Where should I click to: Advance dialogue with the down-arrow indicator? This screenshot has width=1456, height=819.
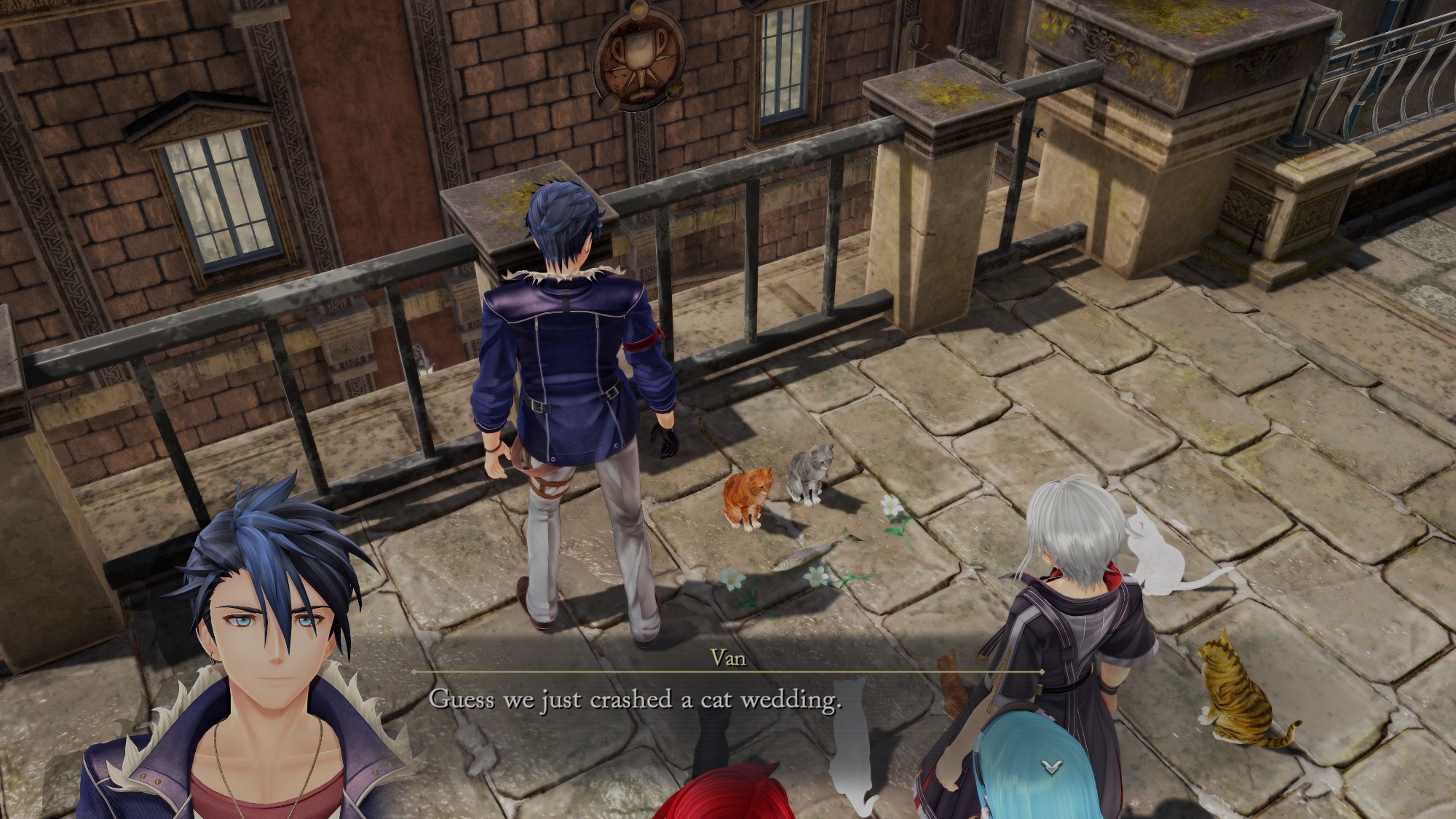[1051, 766]
